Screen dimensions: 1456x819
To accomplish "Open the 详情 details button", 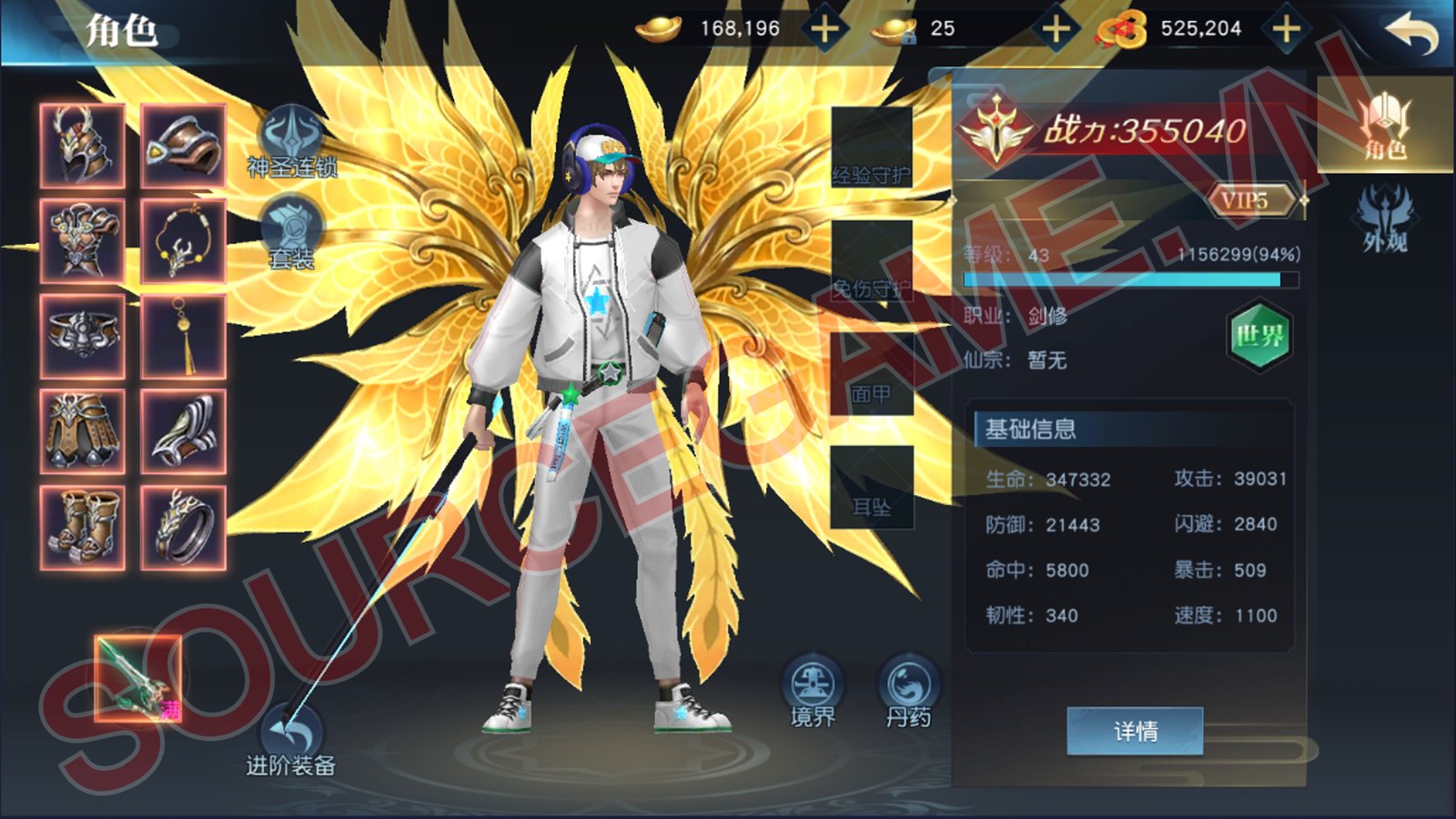I will click(x=1135, y=731).
